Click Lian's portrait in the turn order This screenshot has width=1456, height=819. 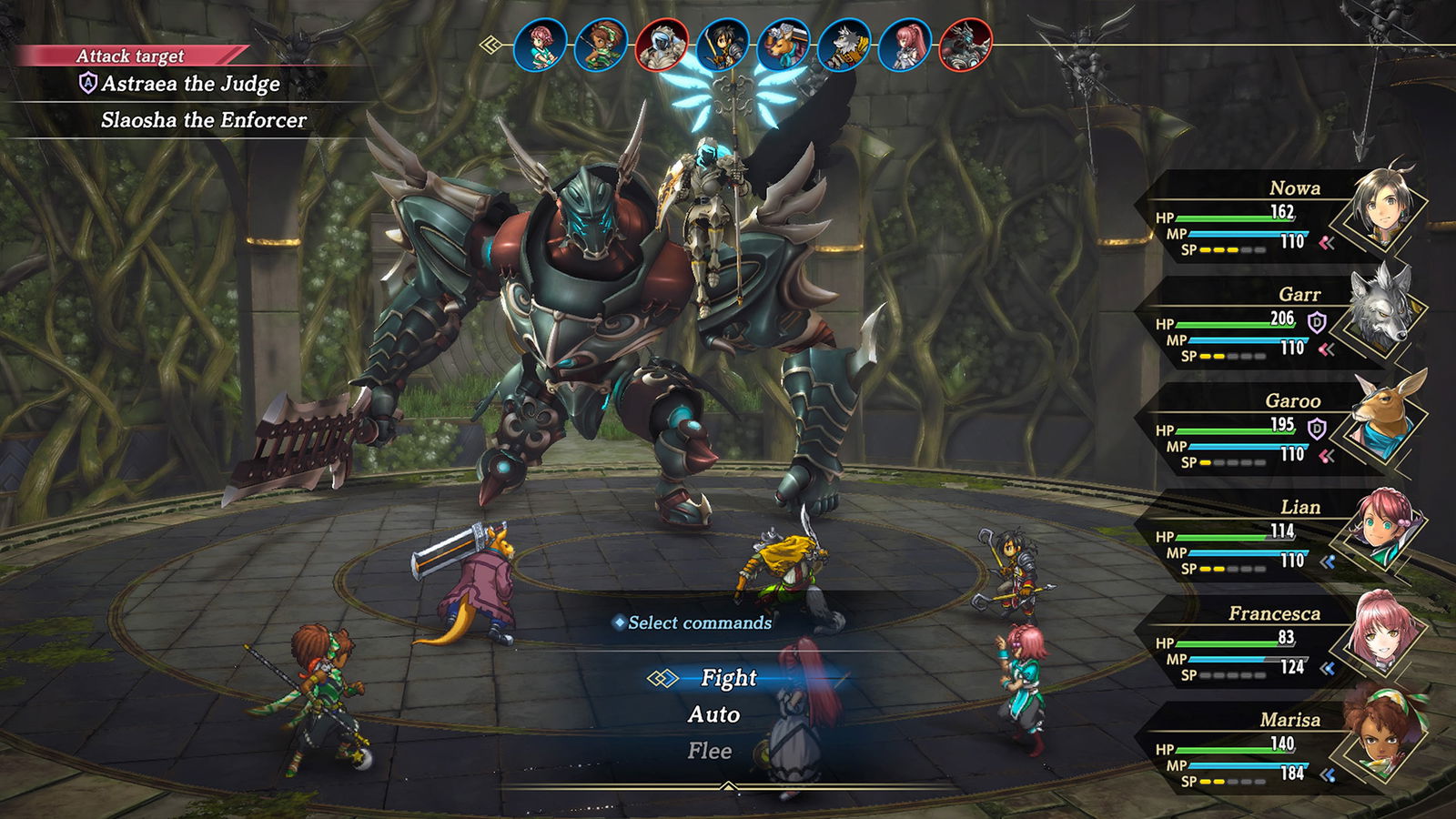[541, 45]
